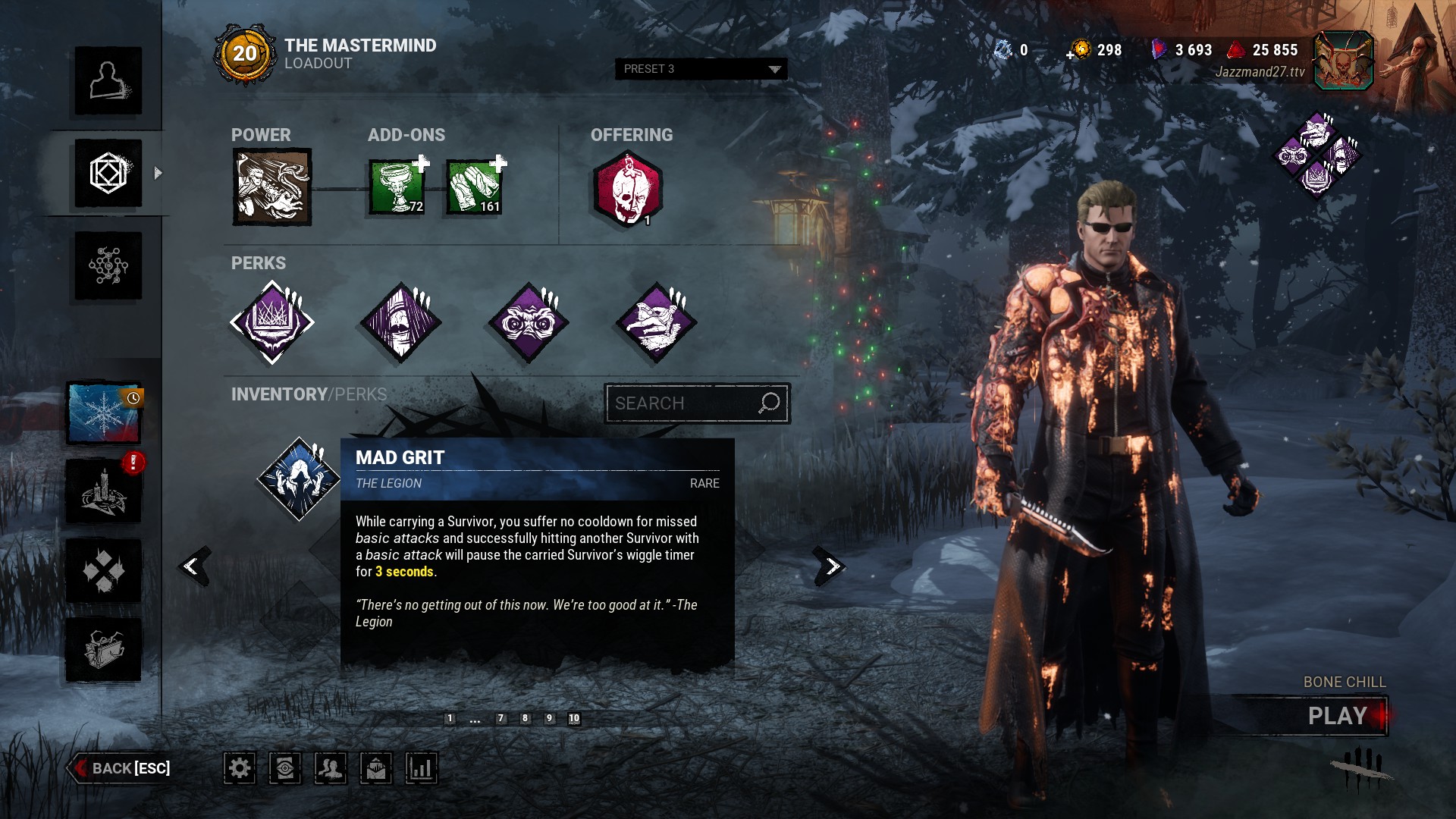Select the Mastermind power slot
The image size is (1456, 819).
pyautogui.click(x=271, y=187)
